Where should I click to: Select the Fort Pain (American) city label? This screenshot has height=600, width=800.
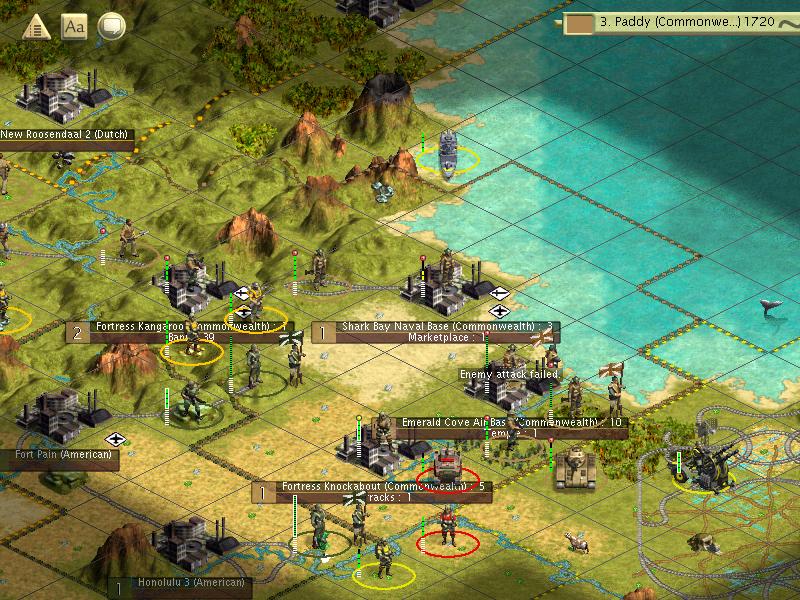pos(58,456)
